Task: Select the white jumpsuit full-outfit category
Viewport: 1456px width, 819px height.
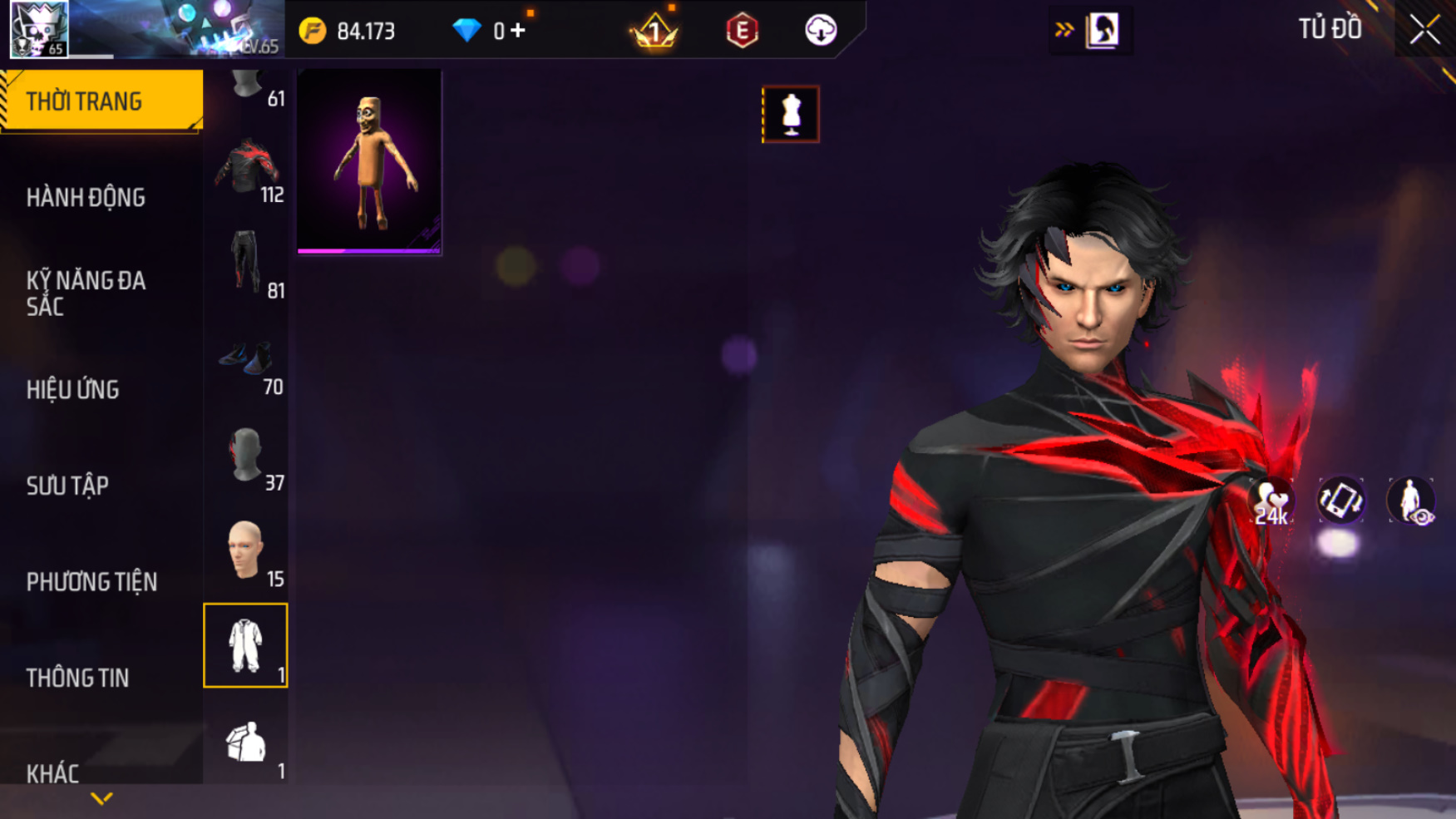Action: (245, 645)
